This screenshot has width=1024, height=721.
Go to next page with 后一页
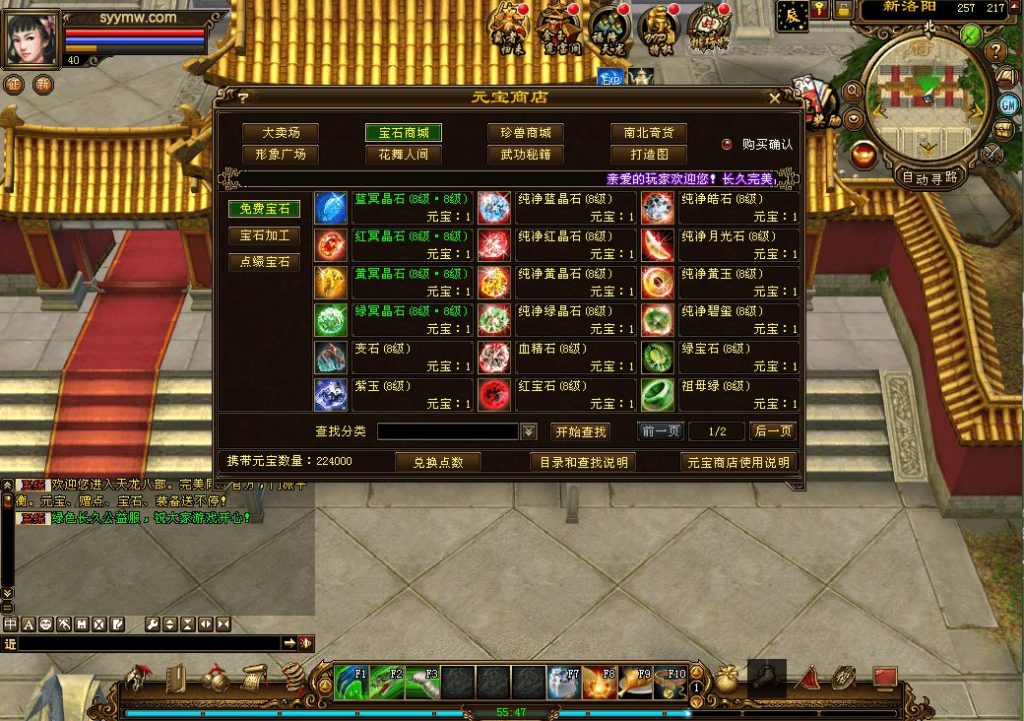773,432
